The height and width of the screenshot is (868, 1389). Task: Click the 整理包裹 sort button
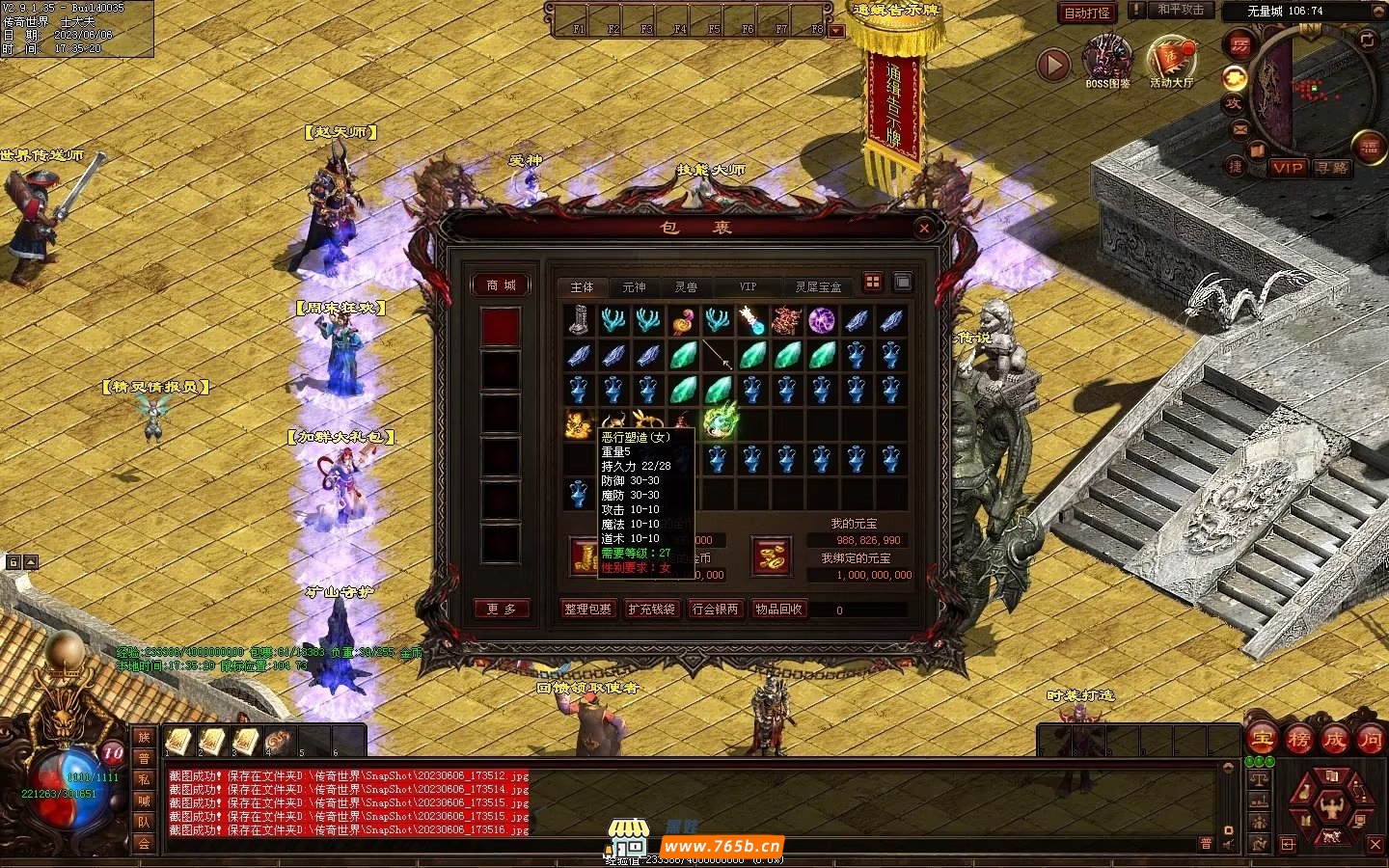click(588, 610)
